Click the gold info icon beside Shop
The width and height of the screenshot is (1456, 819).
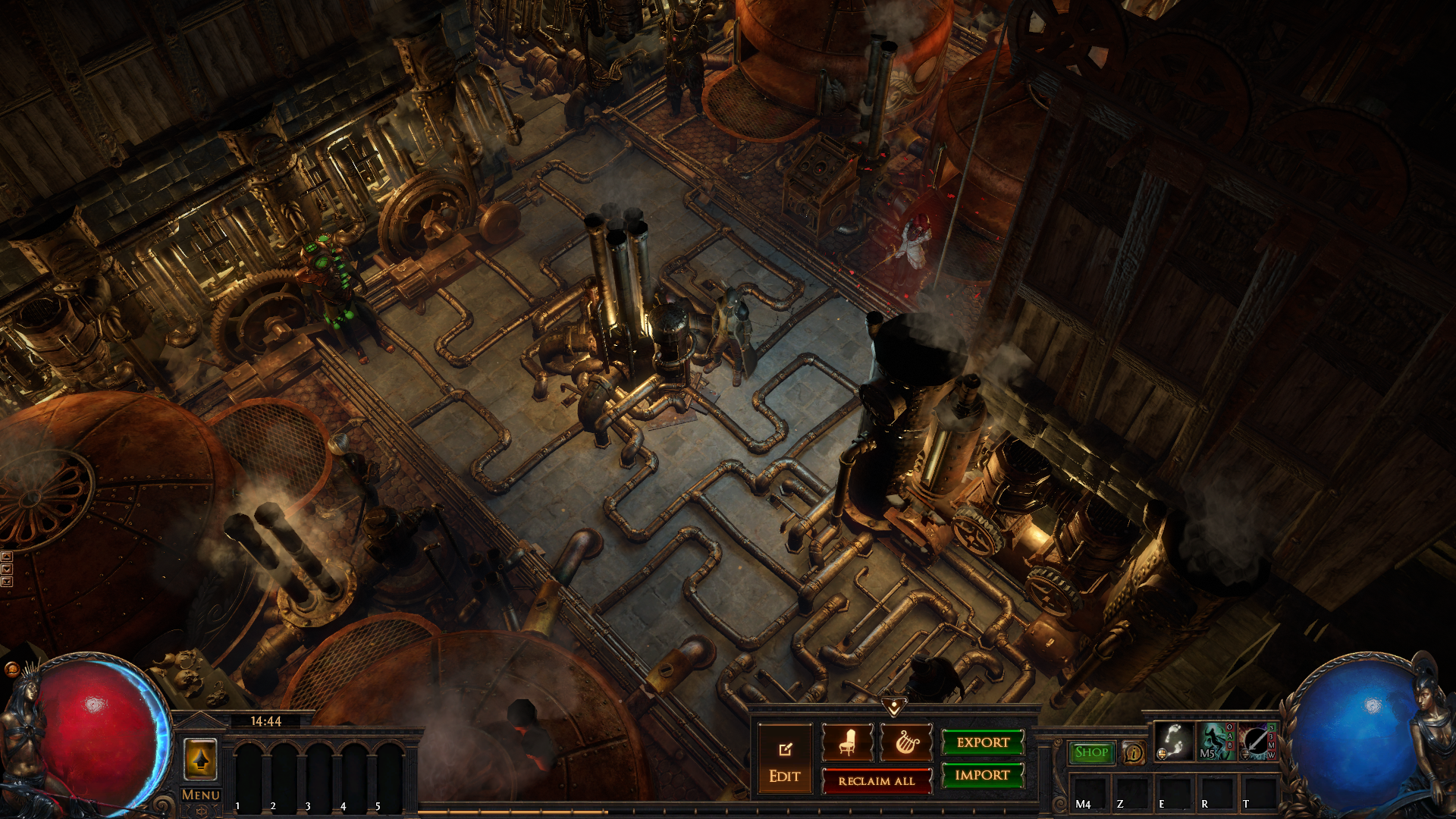1134,752
